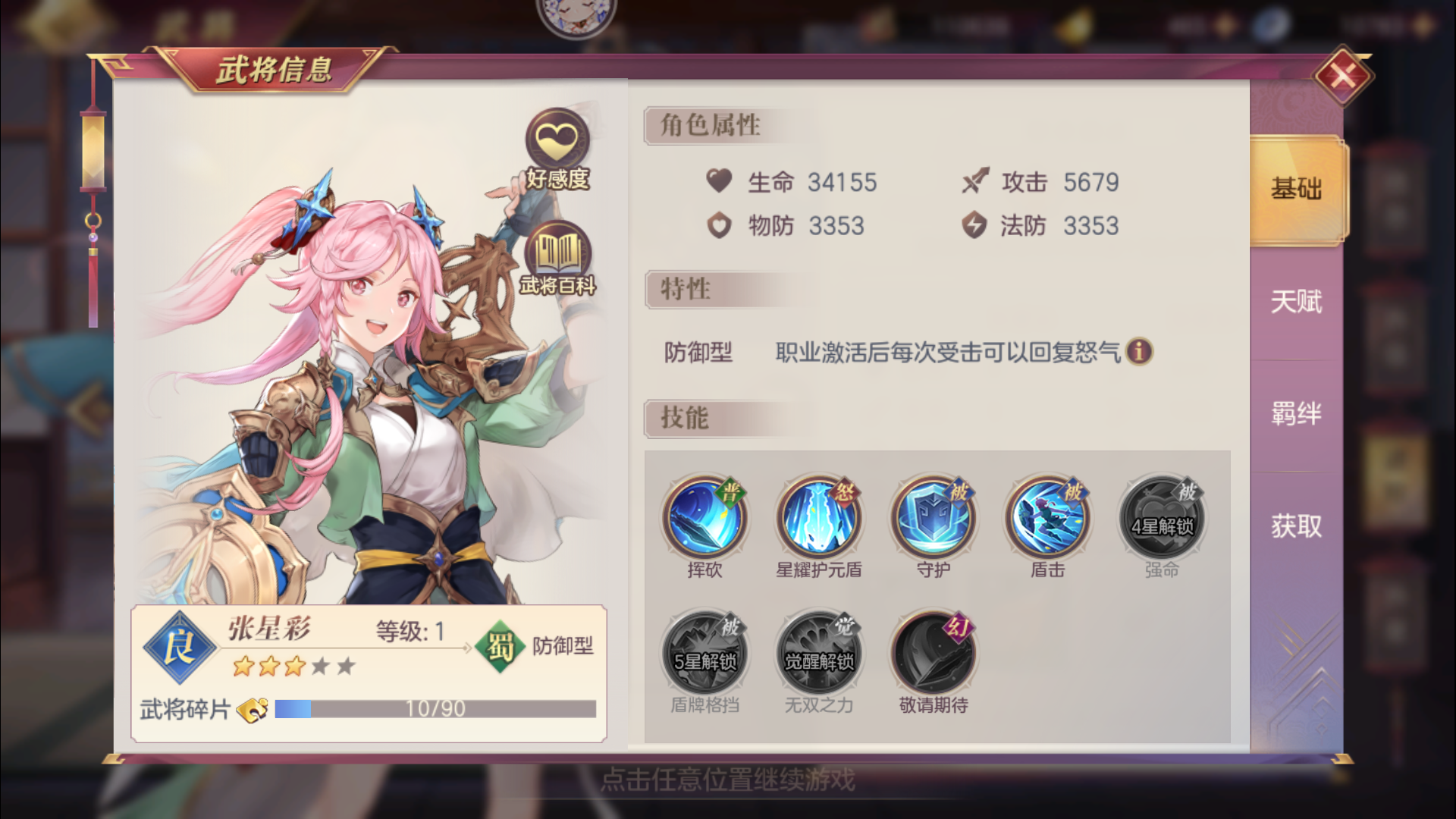Select the 盾击 skill icon
Viewport: 1456px width, 819px height.
[1046, 518]
